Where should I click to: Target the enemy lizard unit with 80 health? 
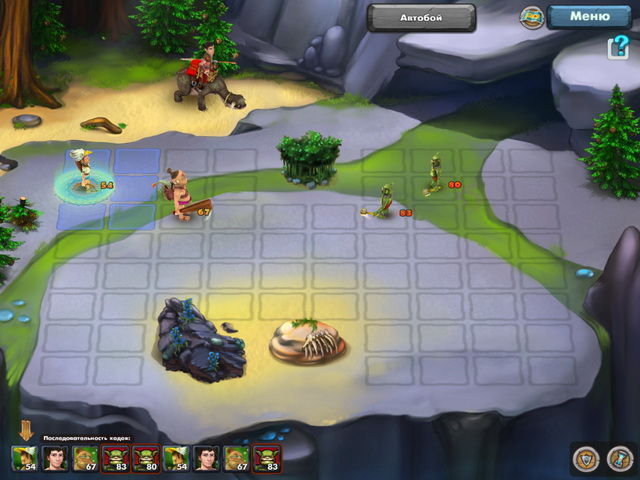pos(434,174)
